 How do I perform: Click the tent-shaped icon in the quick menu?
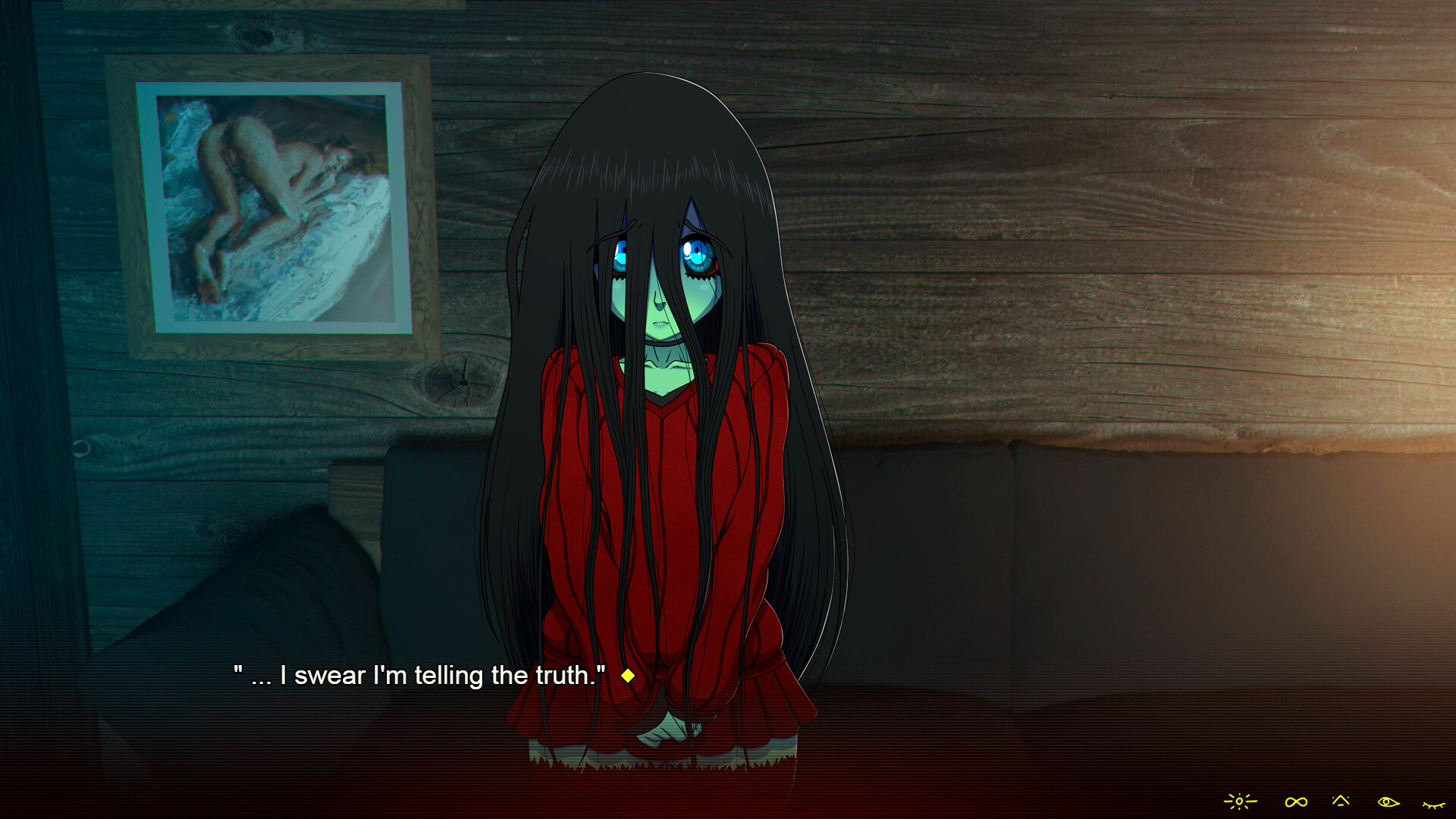pos(1341,801)
